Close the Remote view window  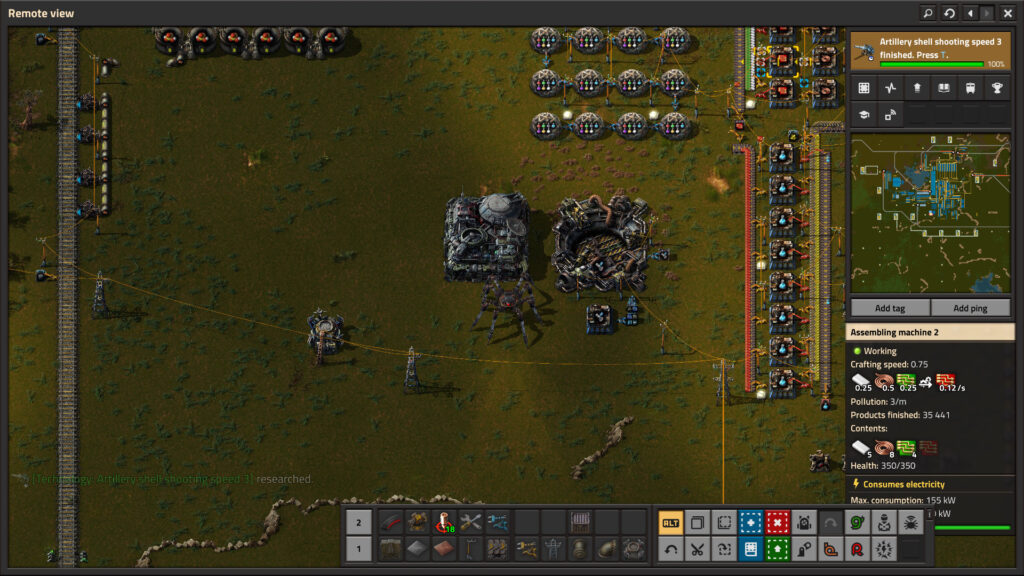pyautogui.click(x=1007, y=13)
